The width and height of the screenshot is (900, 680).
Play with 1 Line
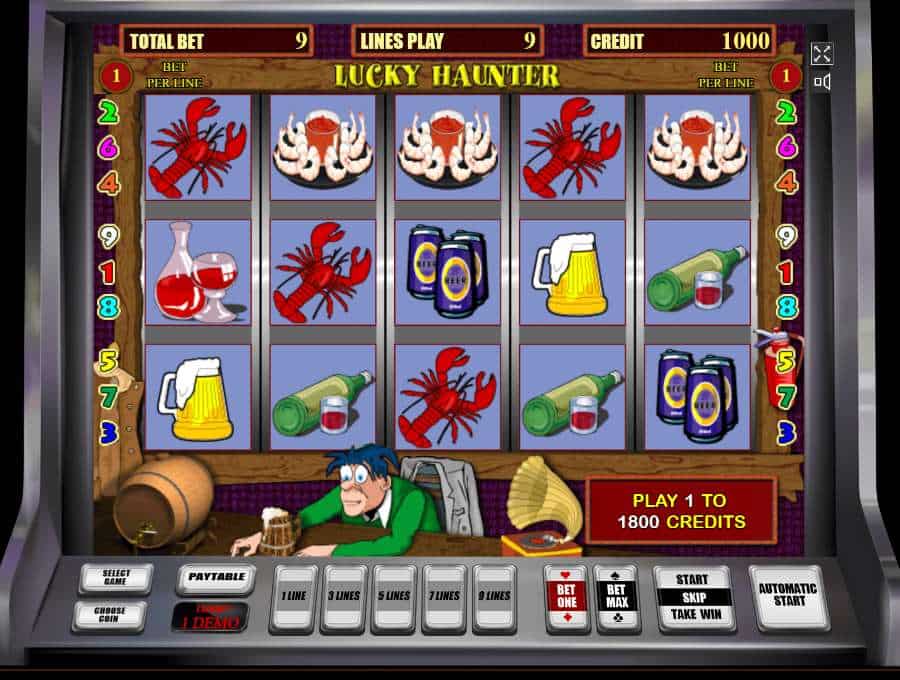(x=293, y=598)
